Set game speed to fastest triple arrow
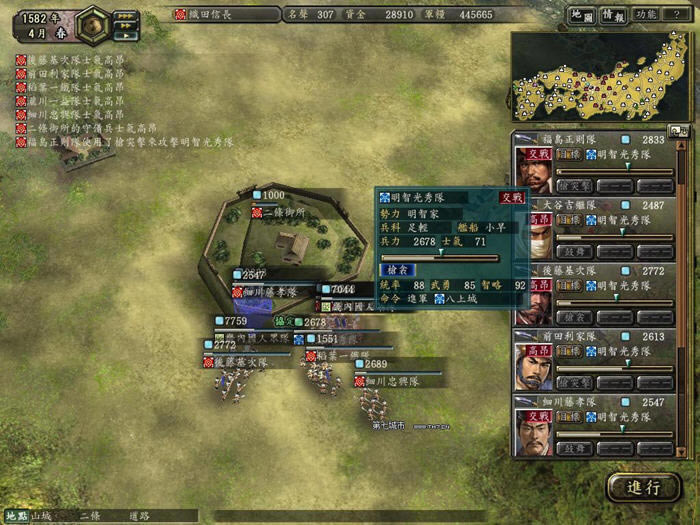Image resolution: width=700 pixels, height=525 pixels. coord(125,15)
